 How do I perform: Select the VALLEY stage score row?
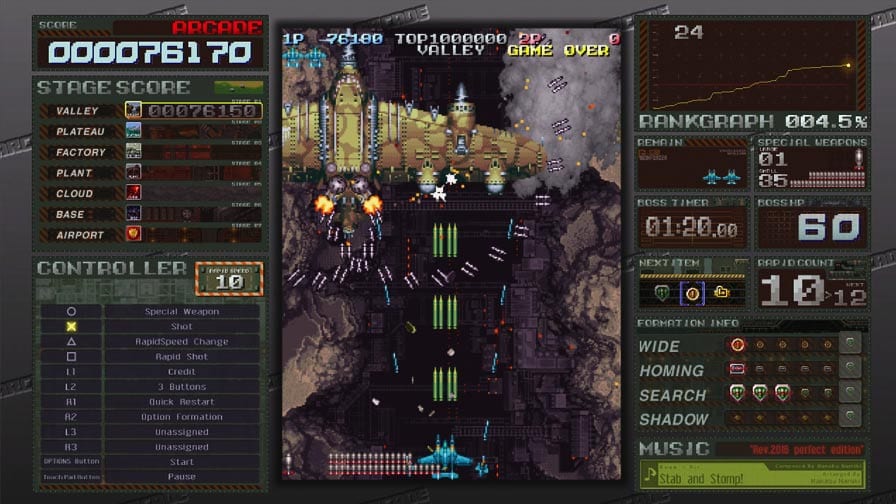150,111
